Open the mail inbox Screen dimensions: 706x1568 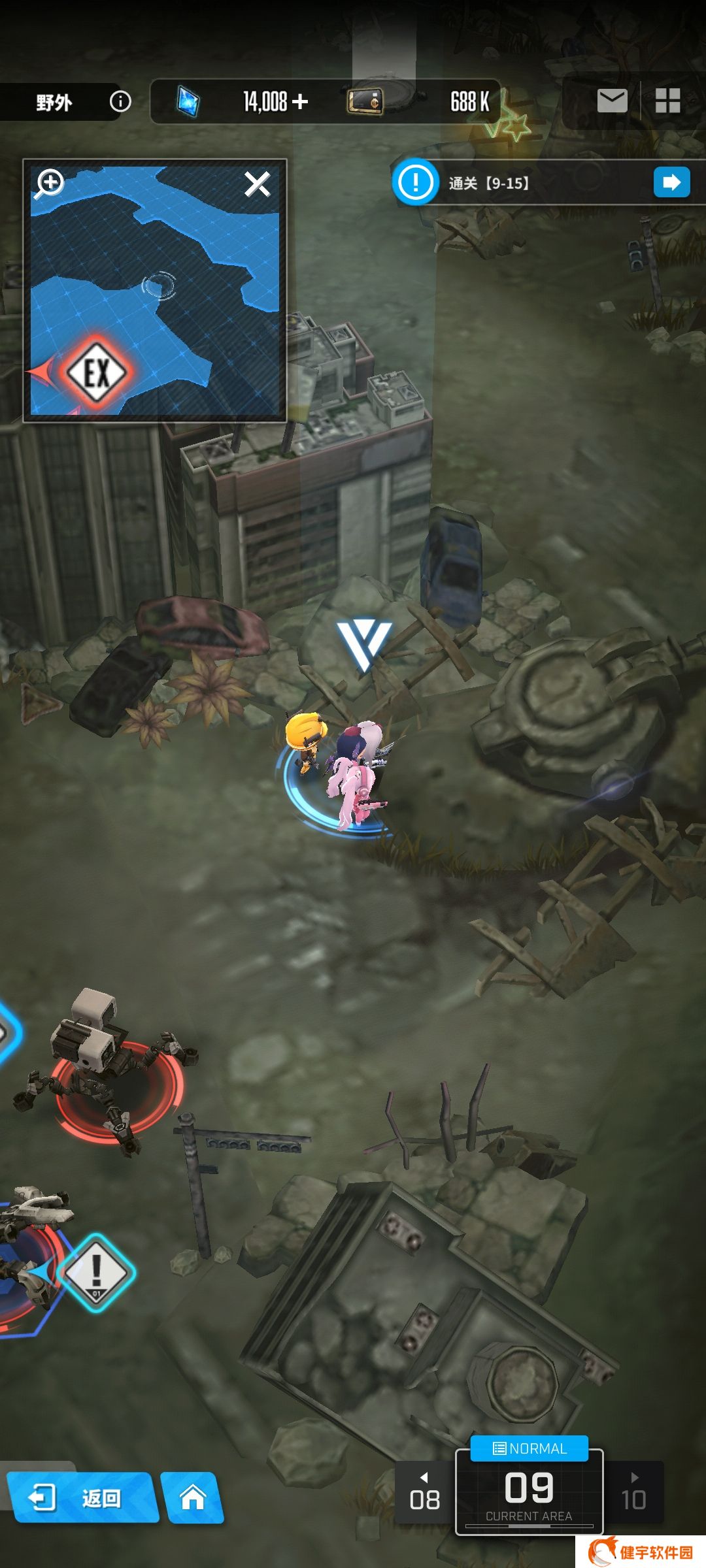(x=612, y=101)
